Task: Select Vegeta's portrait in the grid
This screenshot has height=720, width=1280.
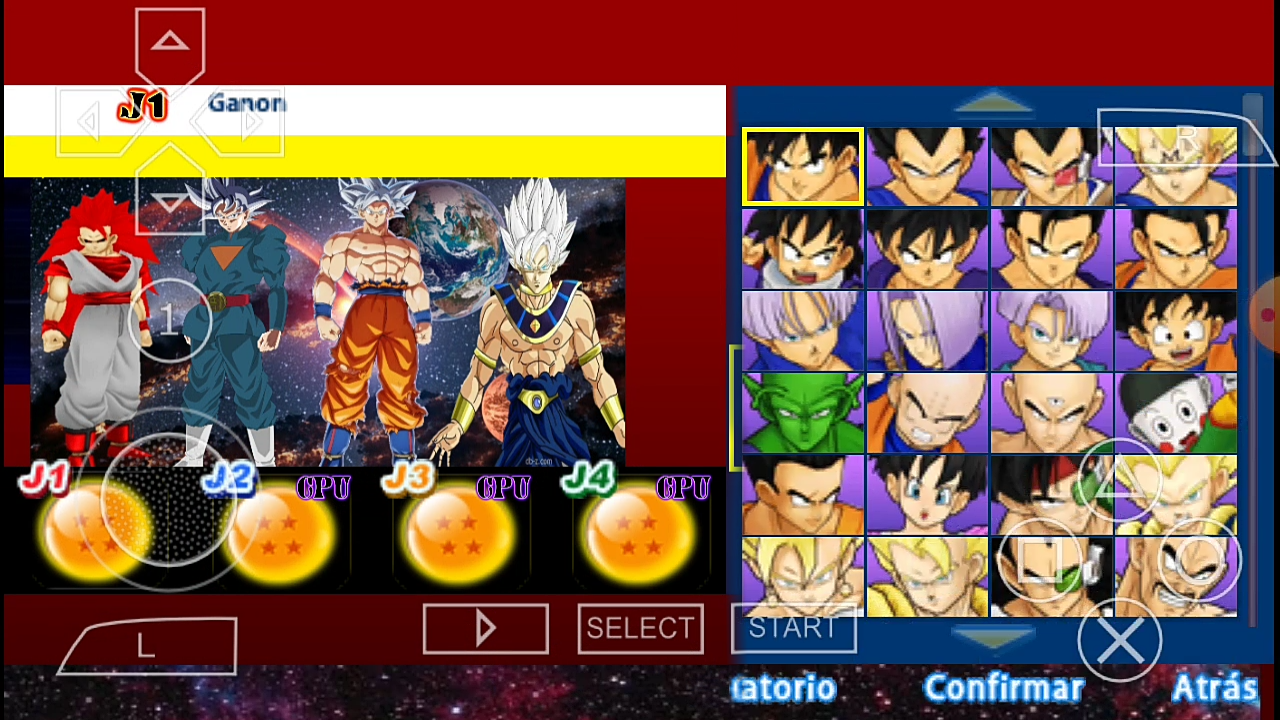Action: (925, 165)
